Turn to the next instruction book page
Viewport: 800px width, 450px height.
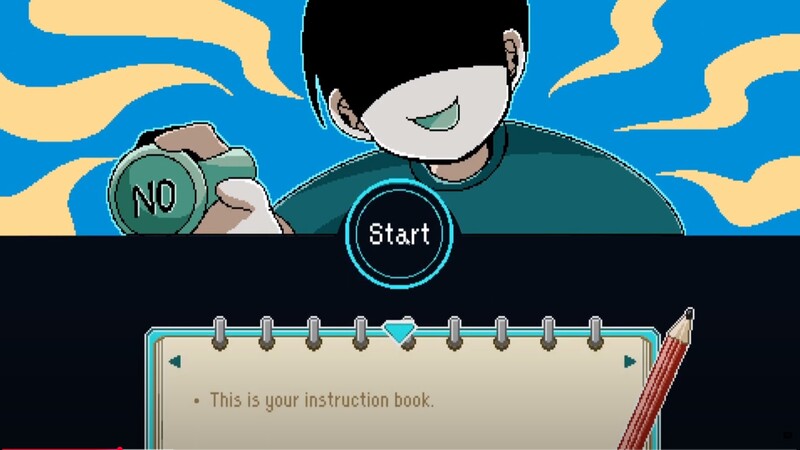pos(630,361)
